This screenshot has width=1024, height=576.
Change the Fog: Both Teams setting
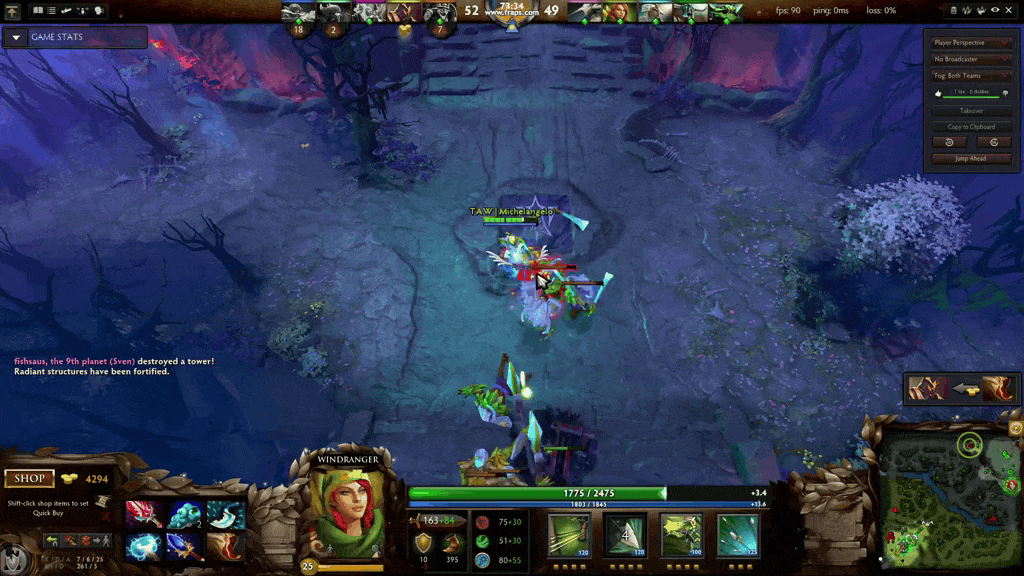(x=971, y=75)
